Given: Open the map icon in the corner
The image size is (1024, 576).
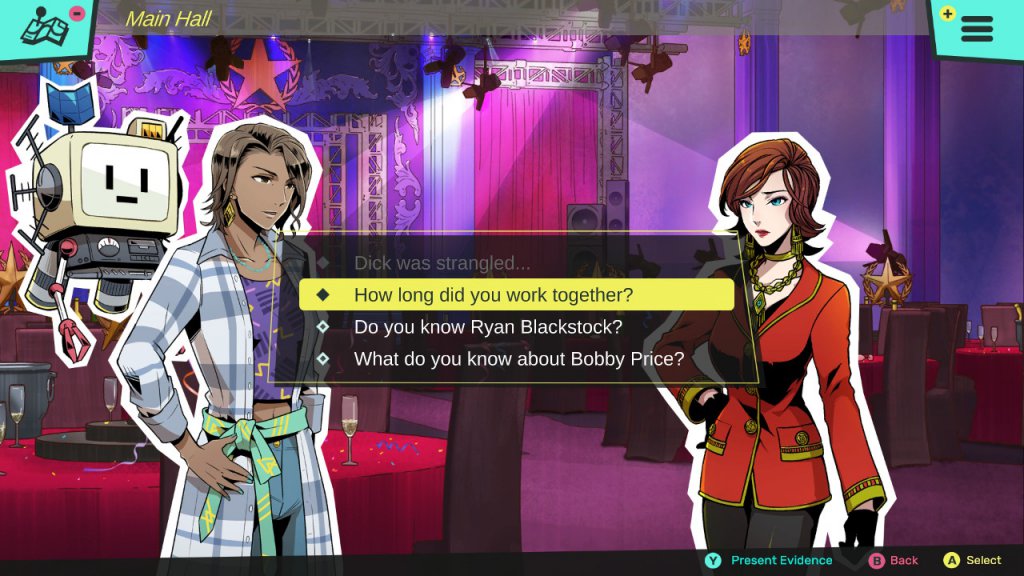Looking at the screenshot, I should 45,28.
